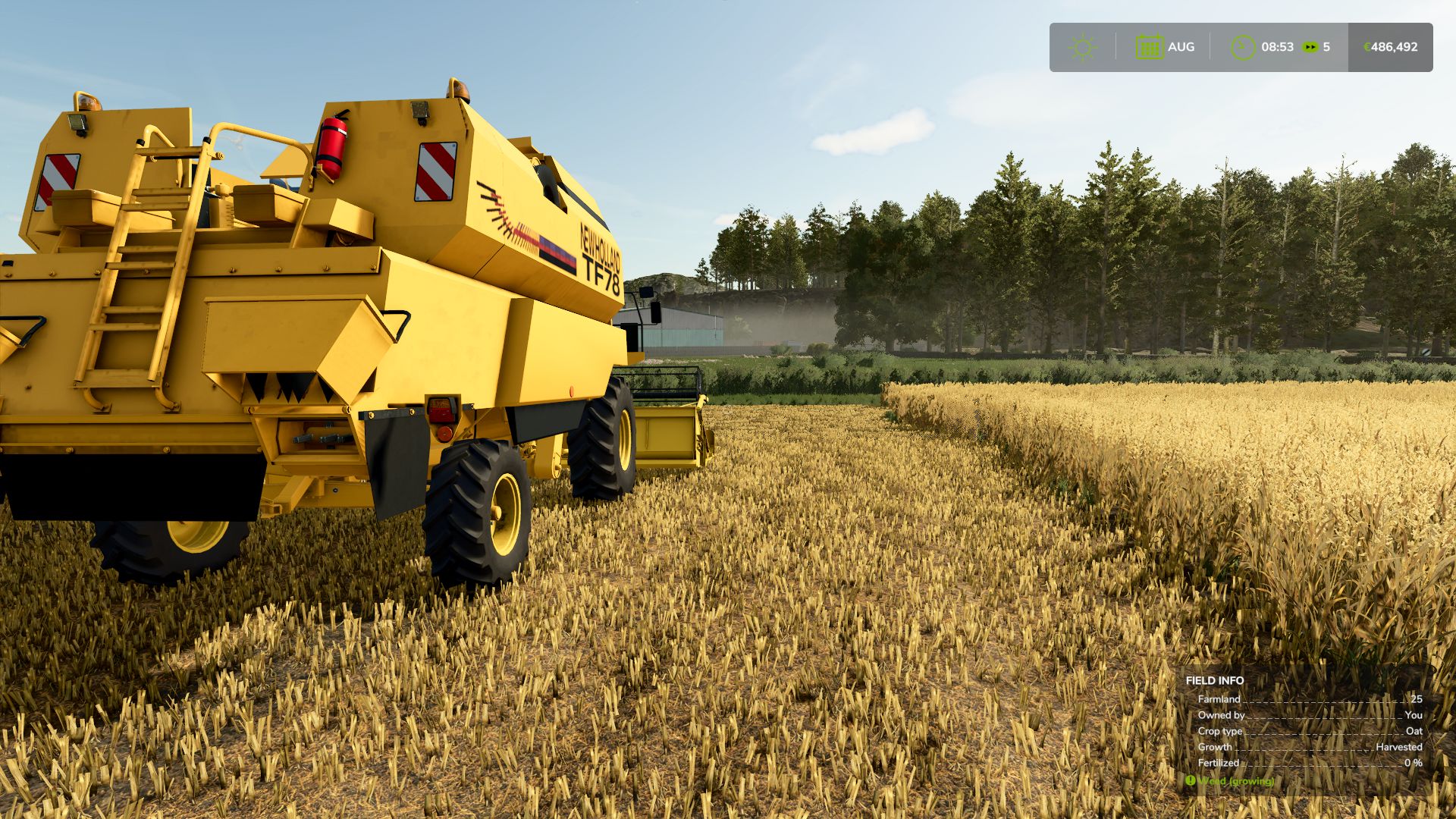This screenshot has width=1456, height=819.
Task: Click the euro currency symbol before the balance
Action: click(1365, 46)
